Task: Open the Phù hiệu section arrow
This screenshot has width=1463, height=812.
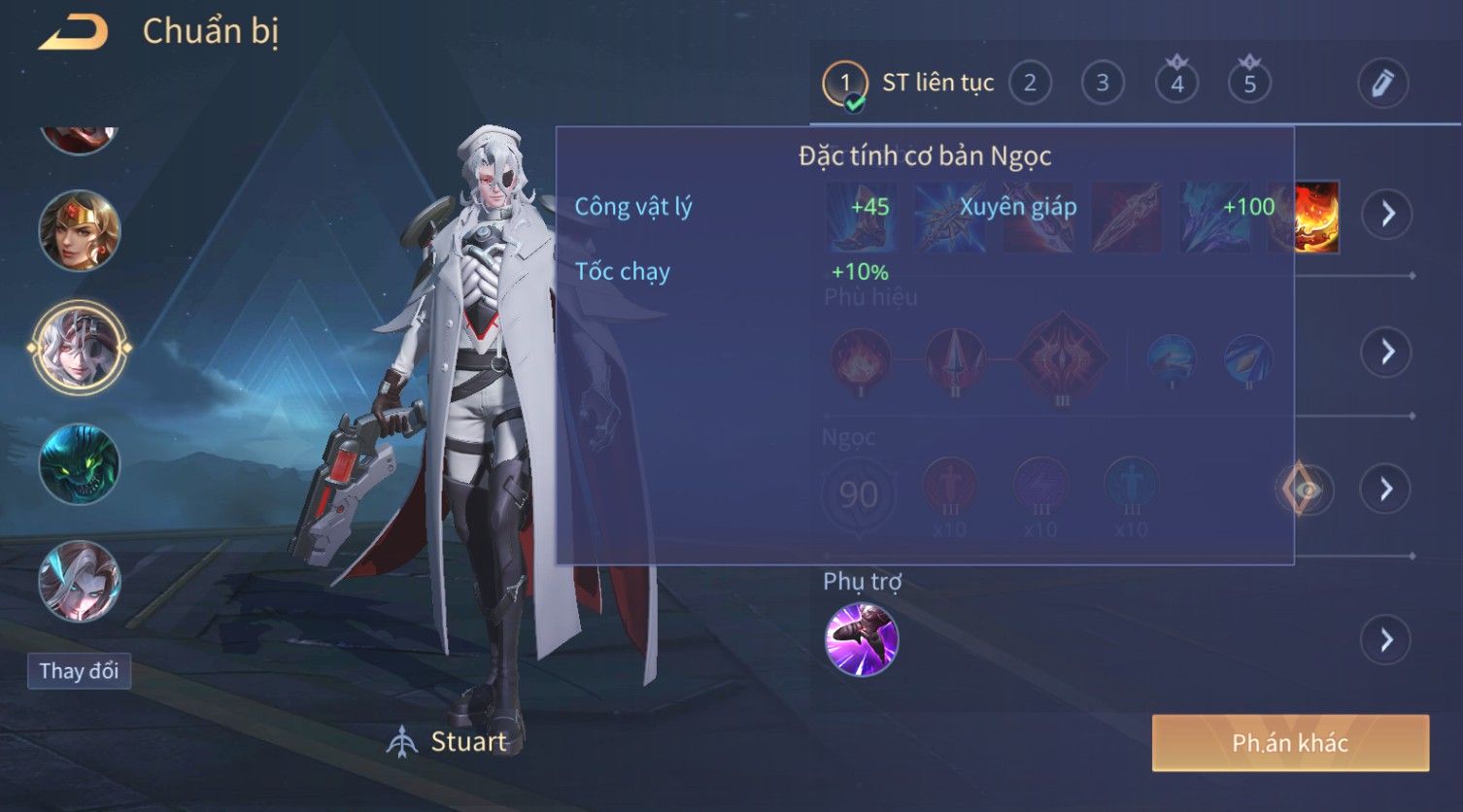Action: [1387, 352]
